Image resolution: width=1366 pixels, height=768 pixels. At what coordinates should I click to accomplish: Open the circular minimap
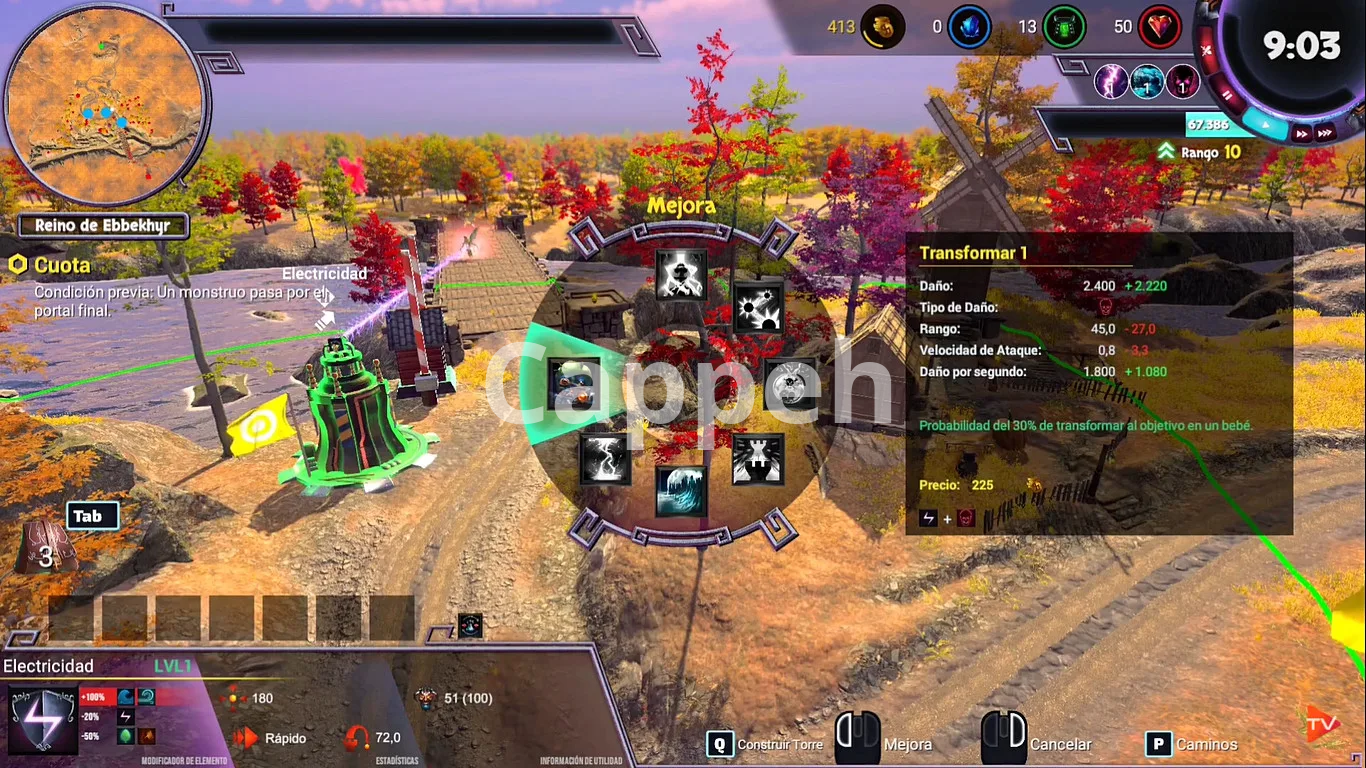click(105, 105)
